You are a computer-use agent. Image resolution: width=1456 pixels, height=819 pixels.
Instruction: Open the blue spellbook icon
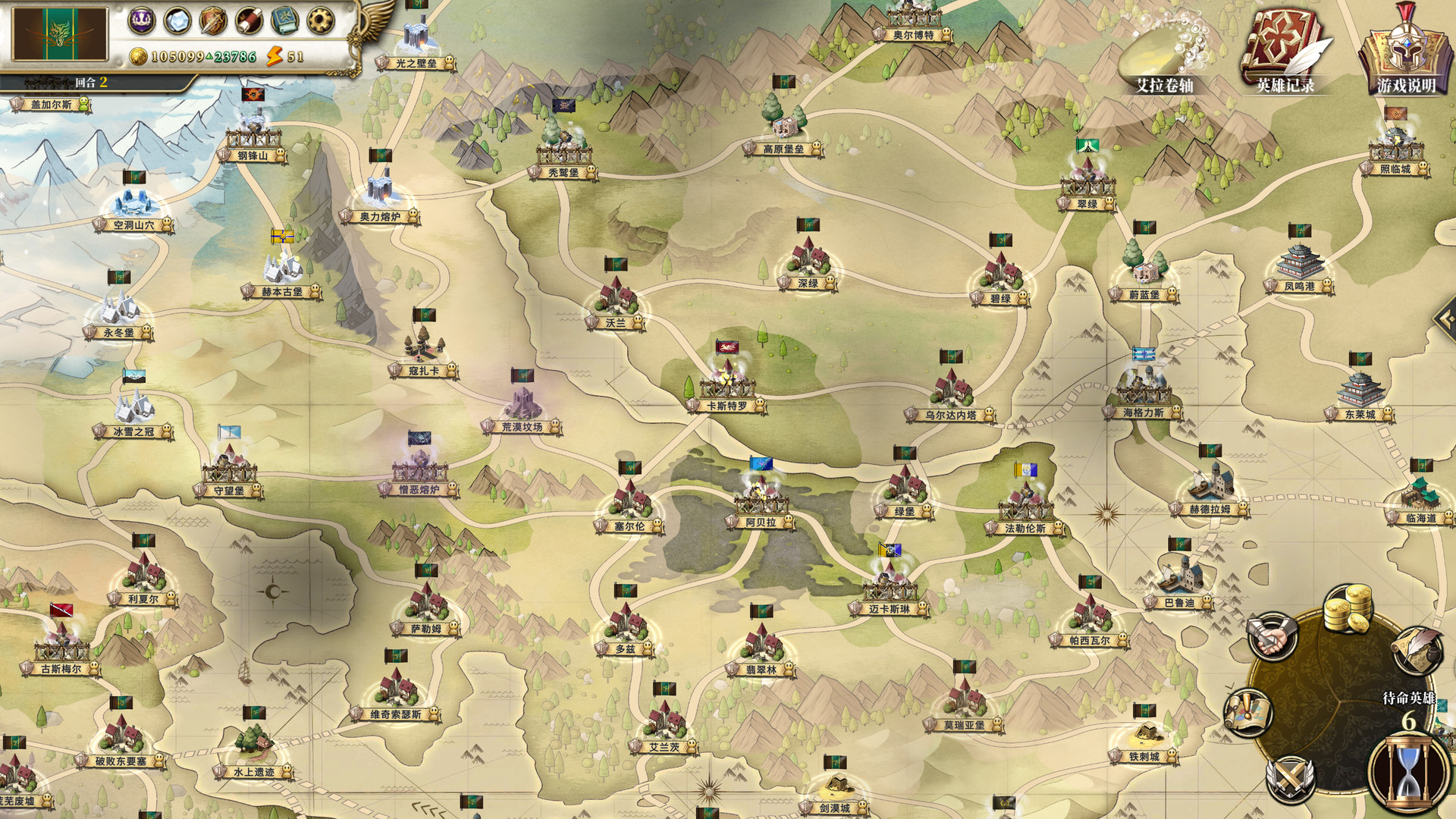click(x=284, y=21)
